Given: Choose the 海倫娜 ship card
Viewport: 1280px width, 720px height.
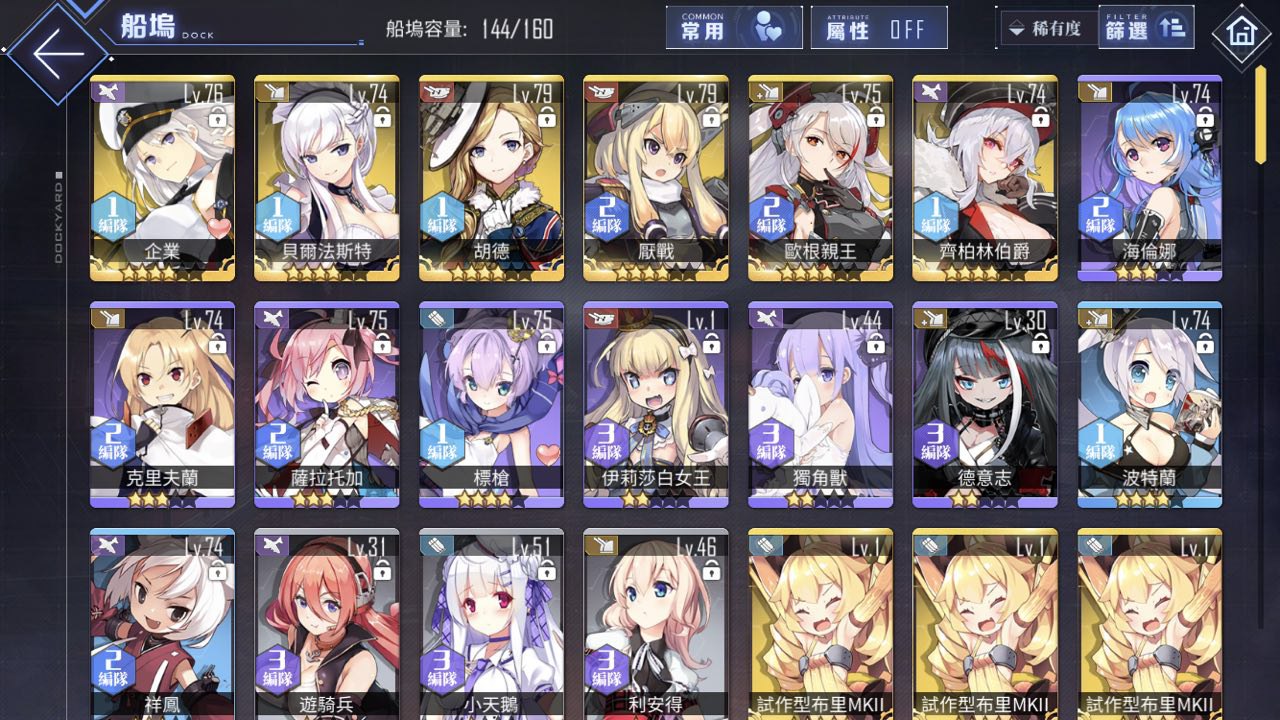Looking at the screenshot, I should click(x=1149, y=177).
